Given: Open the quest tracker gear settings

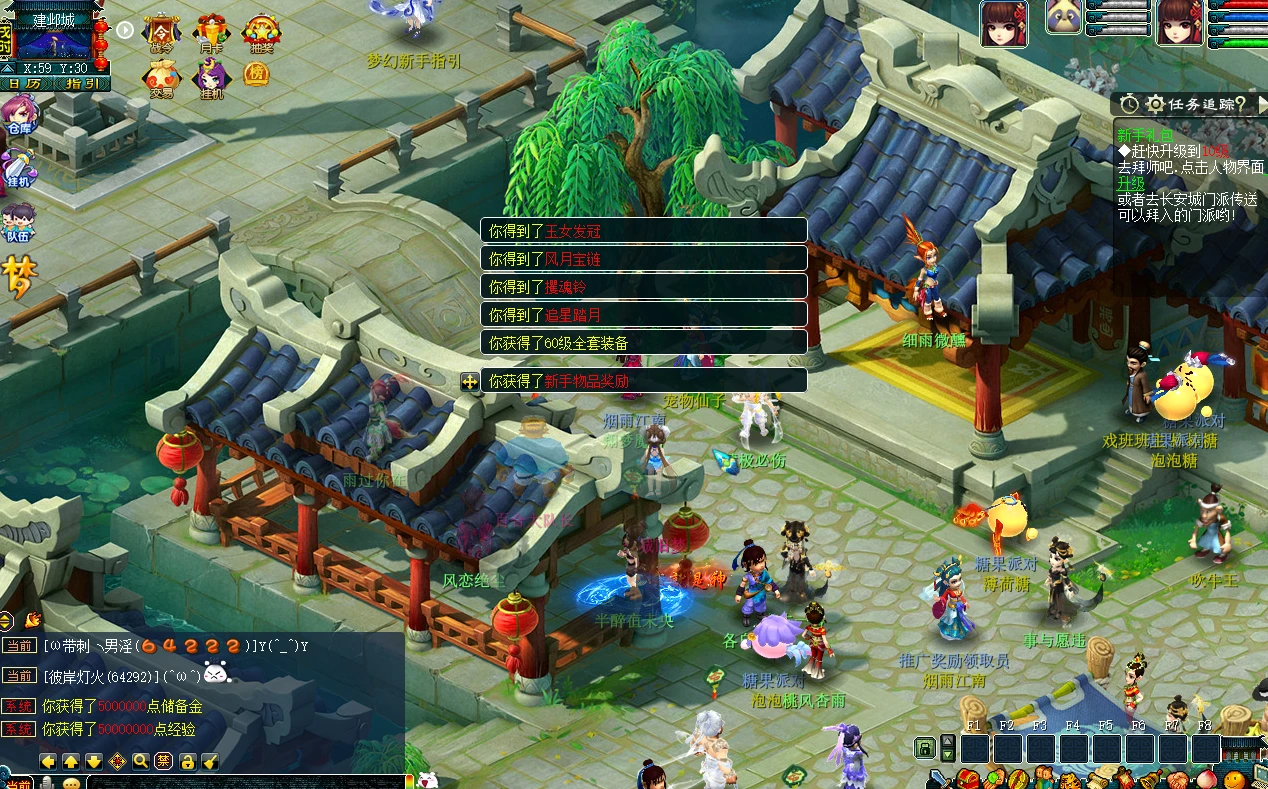Looking at the screenshot, I should click(1155, 104).
